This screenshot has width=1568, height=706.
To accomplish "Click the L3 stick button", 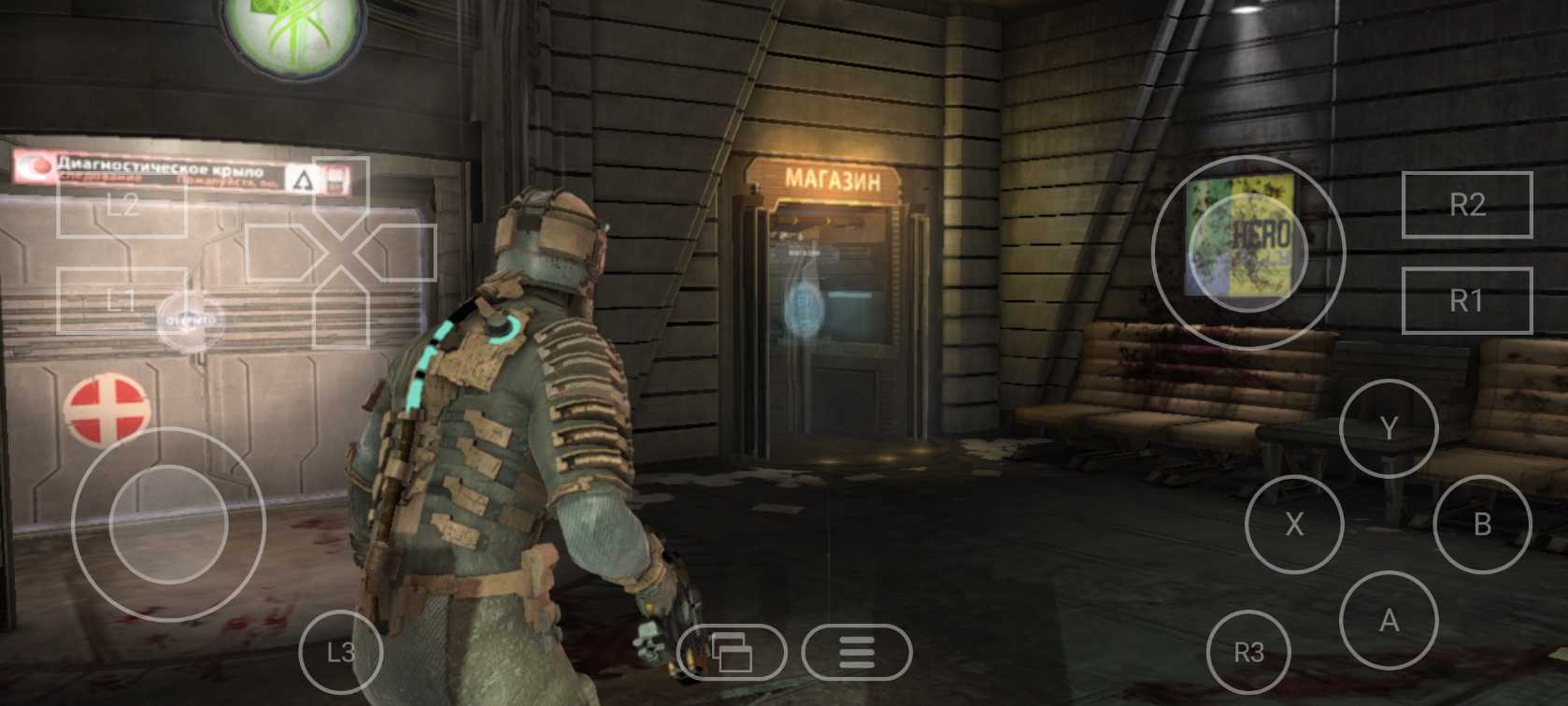I will [x=340, y=652].
